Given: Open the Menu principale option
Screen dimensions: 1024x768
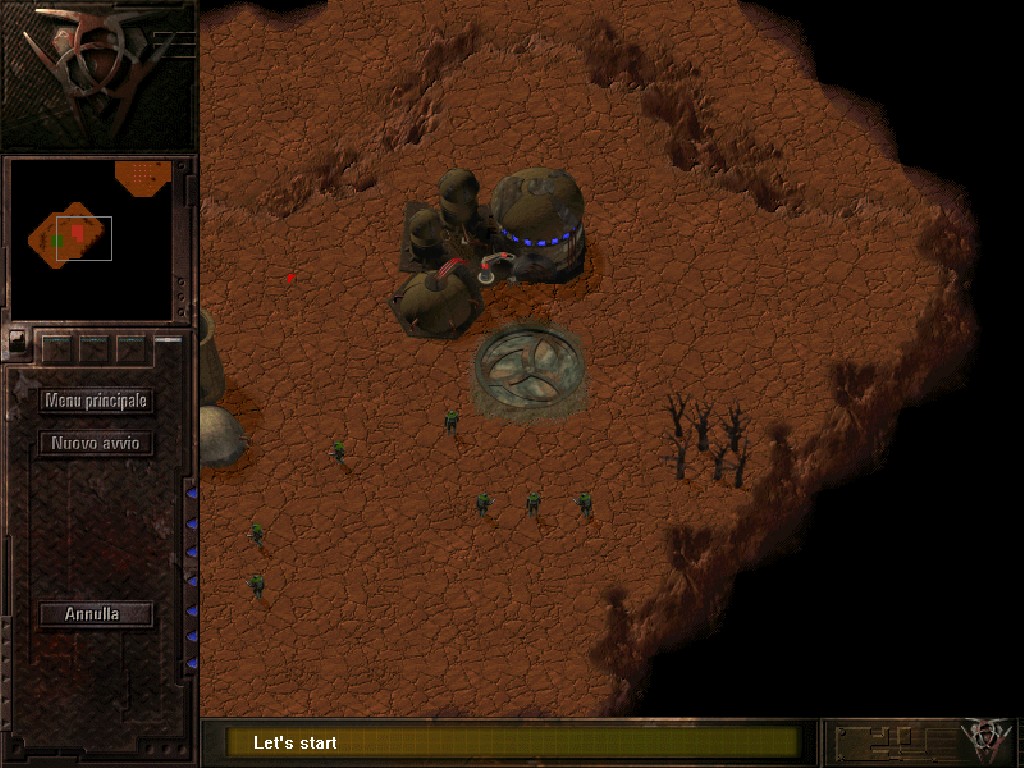Looking at the screenshot, I should 96,401.
